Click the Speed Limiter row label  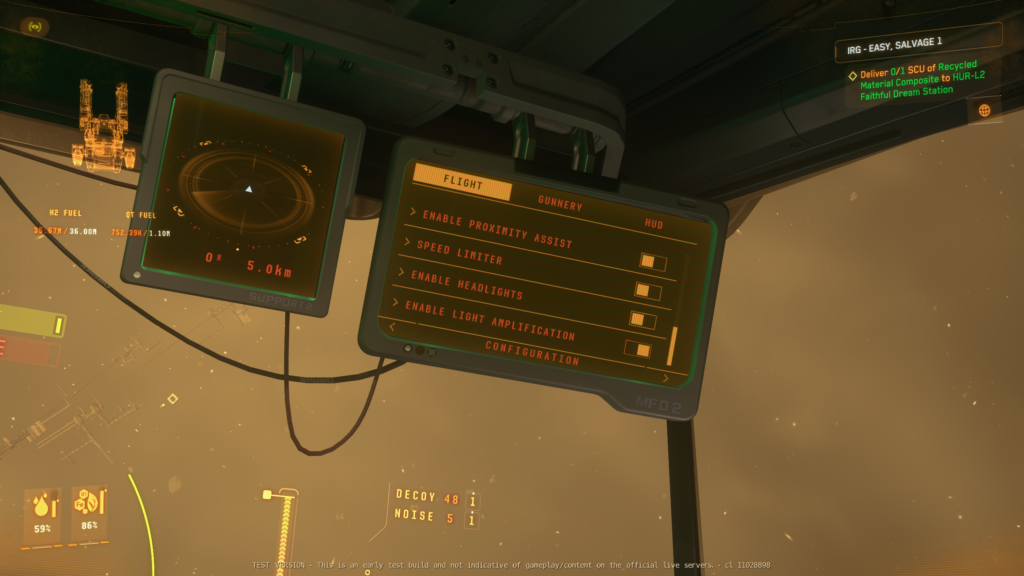pyautogui.click(x=459, y=253)
